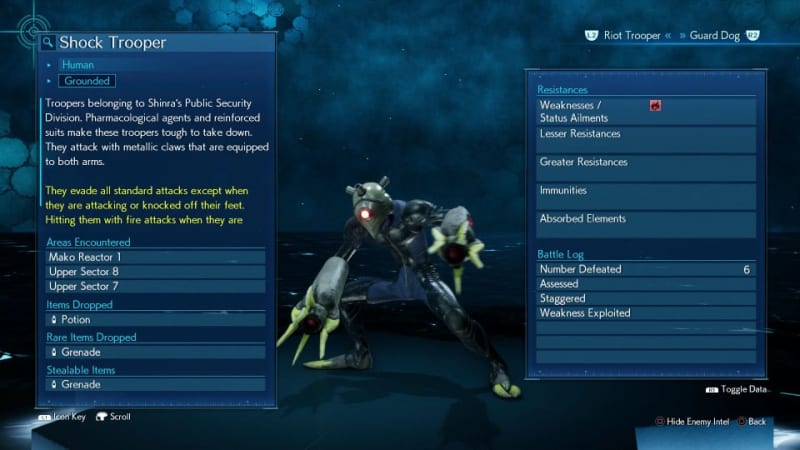Image resolution: width=800 pixels, height=450 pixels.
Task: Click the Number Defeated battle log row
Action: (645, 269)
